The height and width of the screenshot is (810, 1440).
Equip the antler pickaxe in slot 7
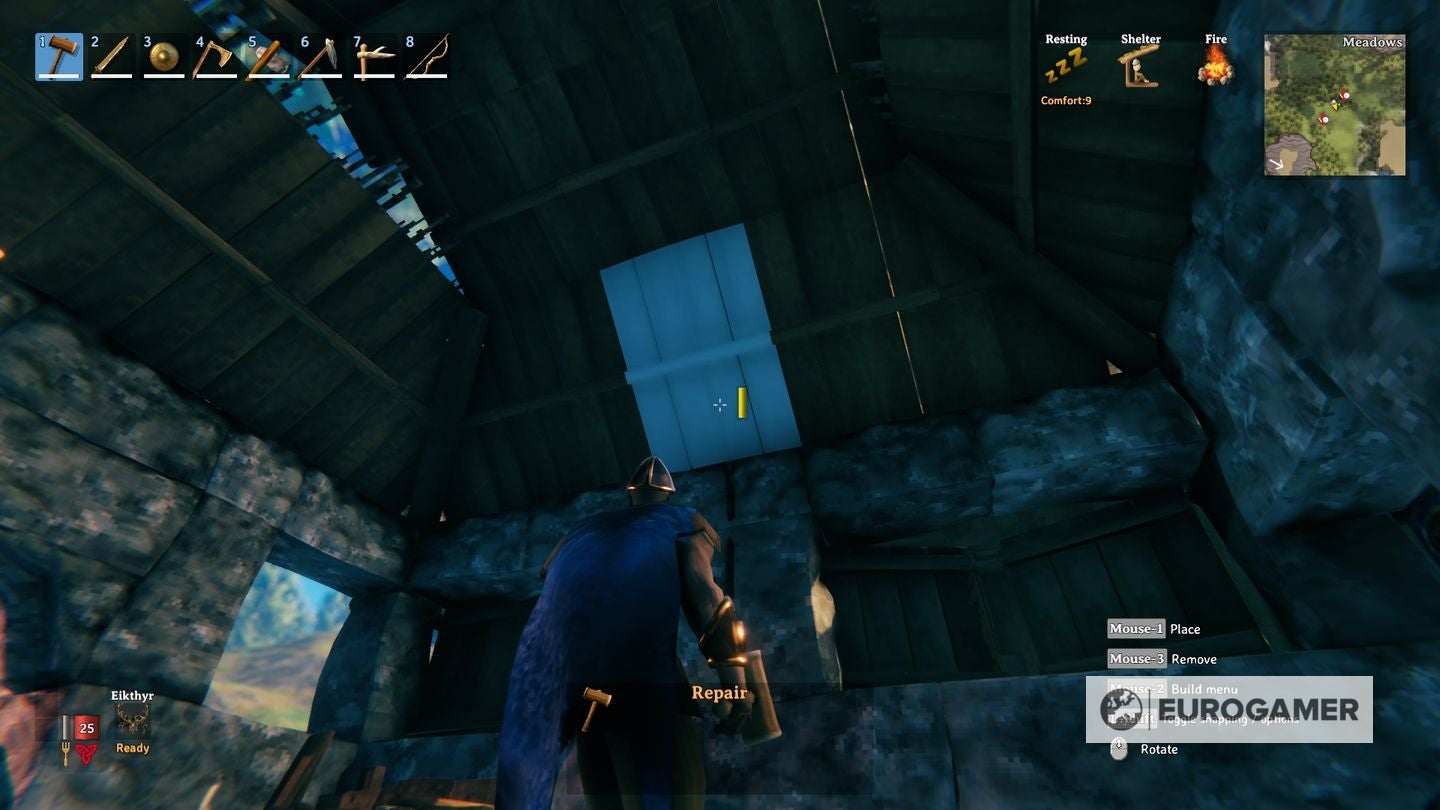tap(375, 57)
